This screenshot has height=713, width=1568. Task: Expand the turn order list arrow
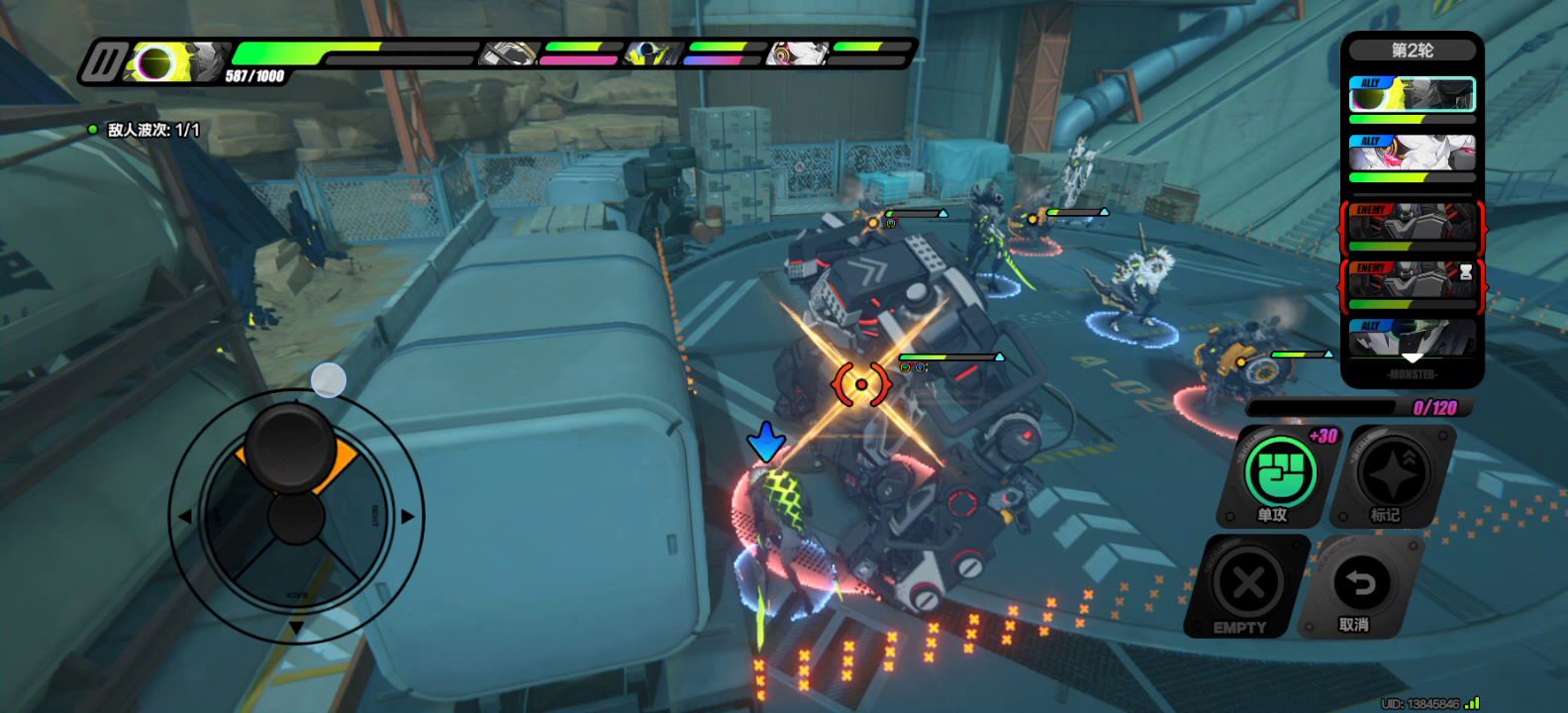[x=1413, y=357]
